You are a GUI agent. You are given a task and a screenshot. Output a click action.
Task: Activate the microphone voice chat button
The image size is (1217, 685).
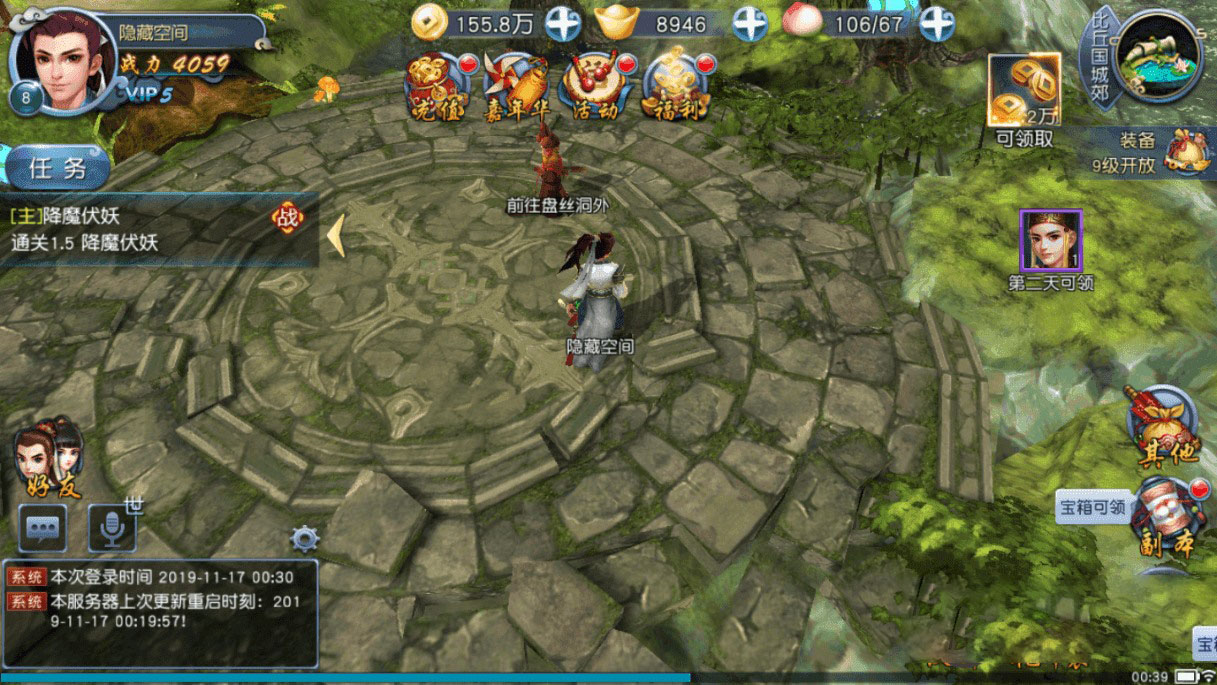pyautogui.click(x=111, y=528)
